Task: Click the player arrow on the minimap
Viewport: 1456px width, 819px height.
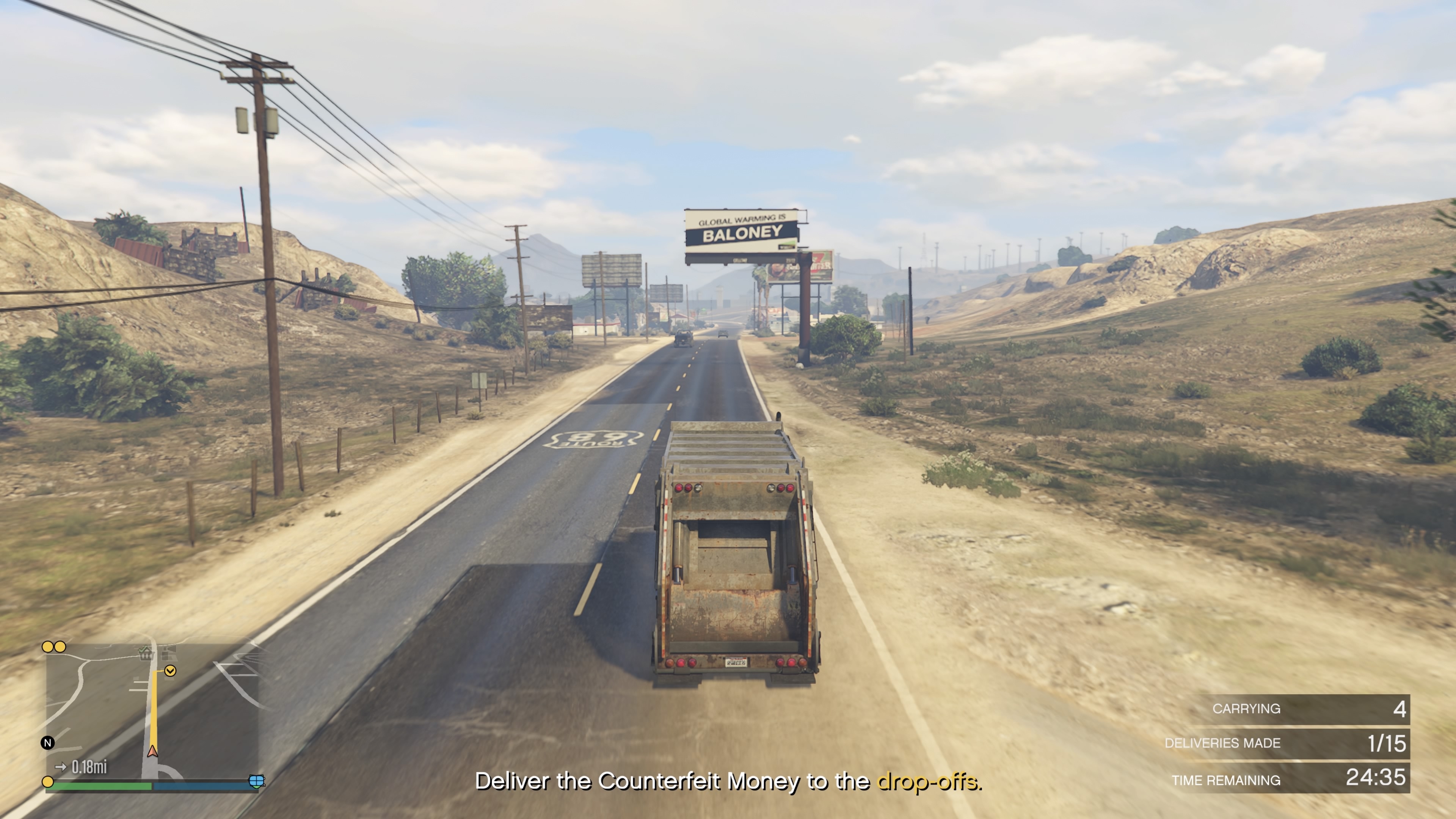Action: coord(152,751)
